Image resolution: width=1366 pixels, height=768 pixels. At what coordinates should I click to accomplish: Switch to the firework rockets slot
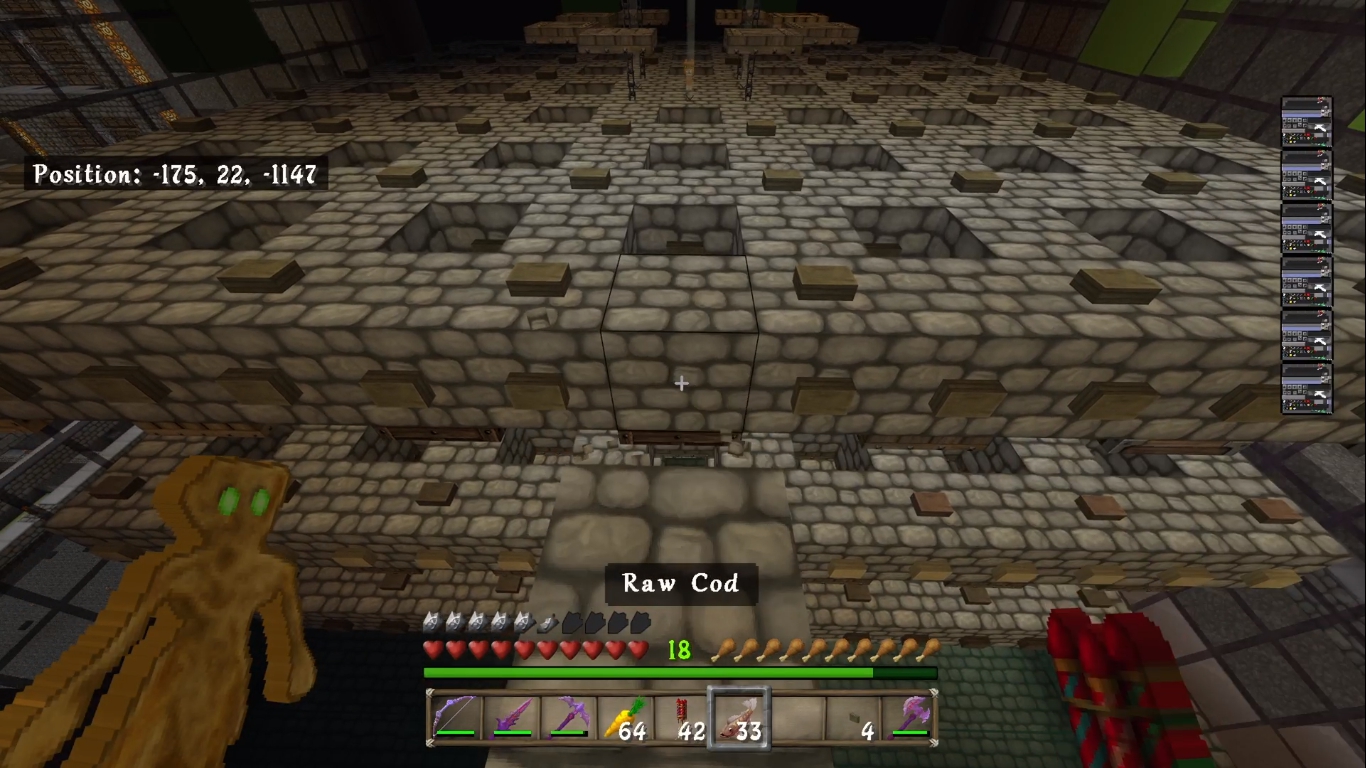(681, 718)
